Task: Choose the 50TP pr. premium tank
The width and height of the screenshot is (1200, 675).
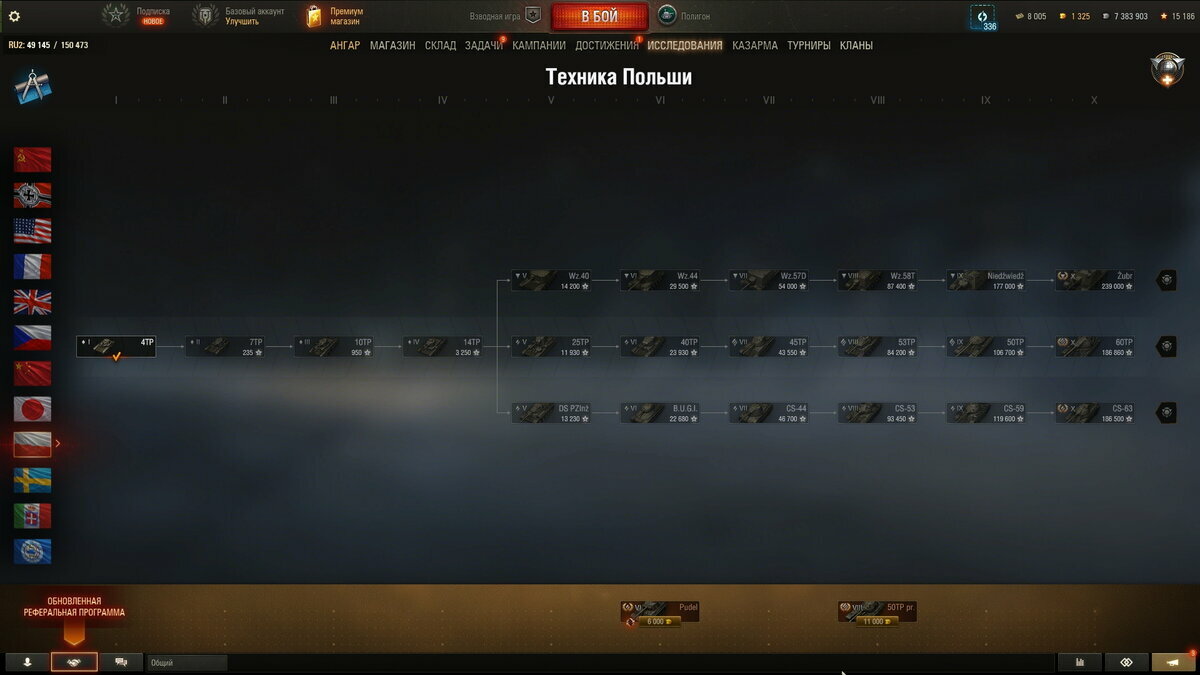Action: click(877, 611)
